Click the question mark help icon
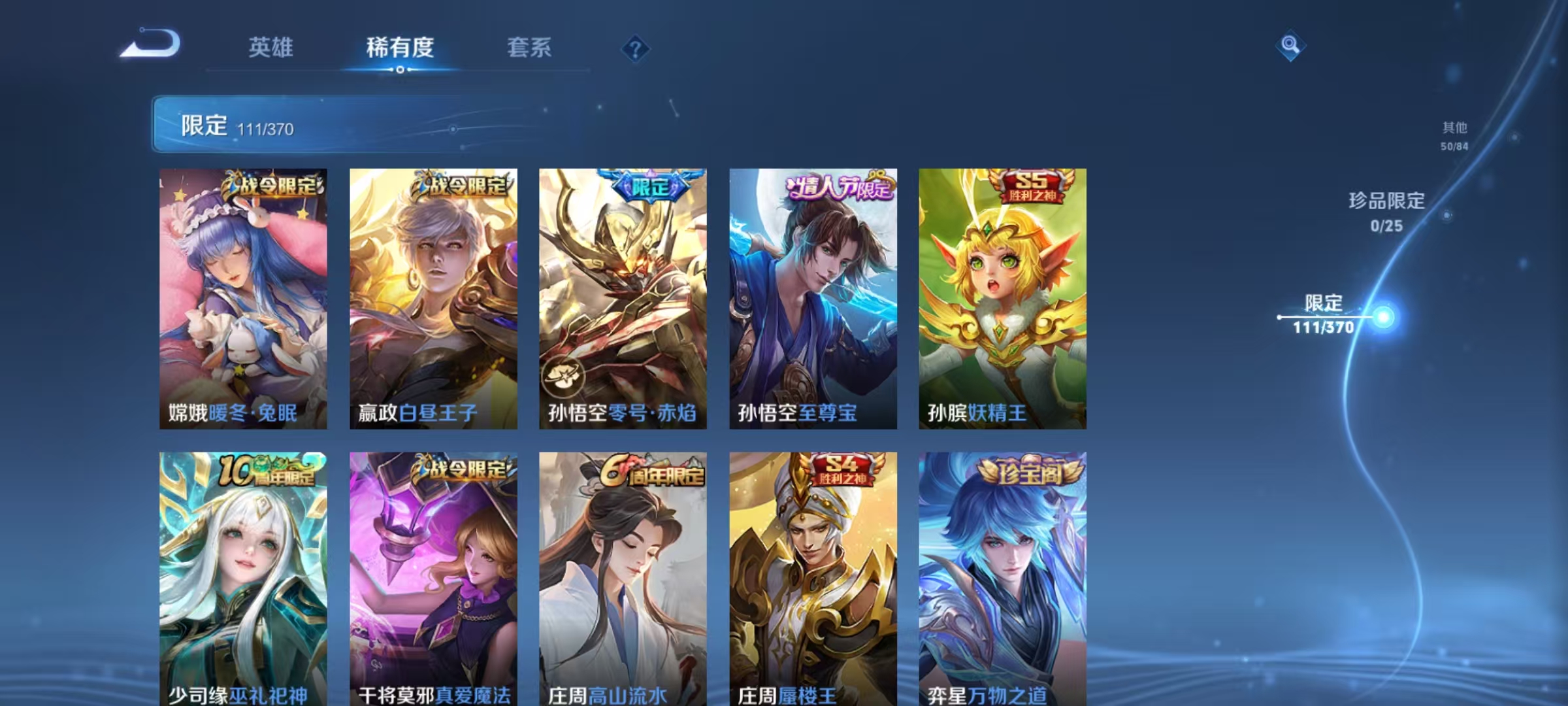 tap(636, 49)
